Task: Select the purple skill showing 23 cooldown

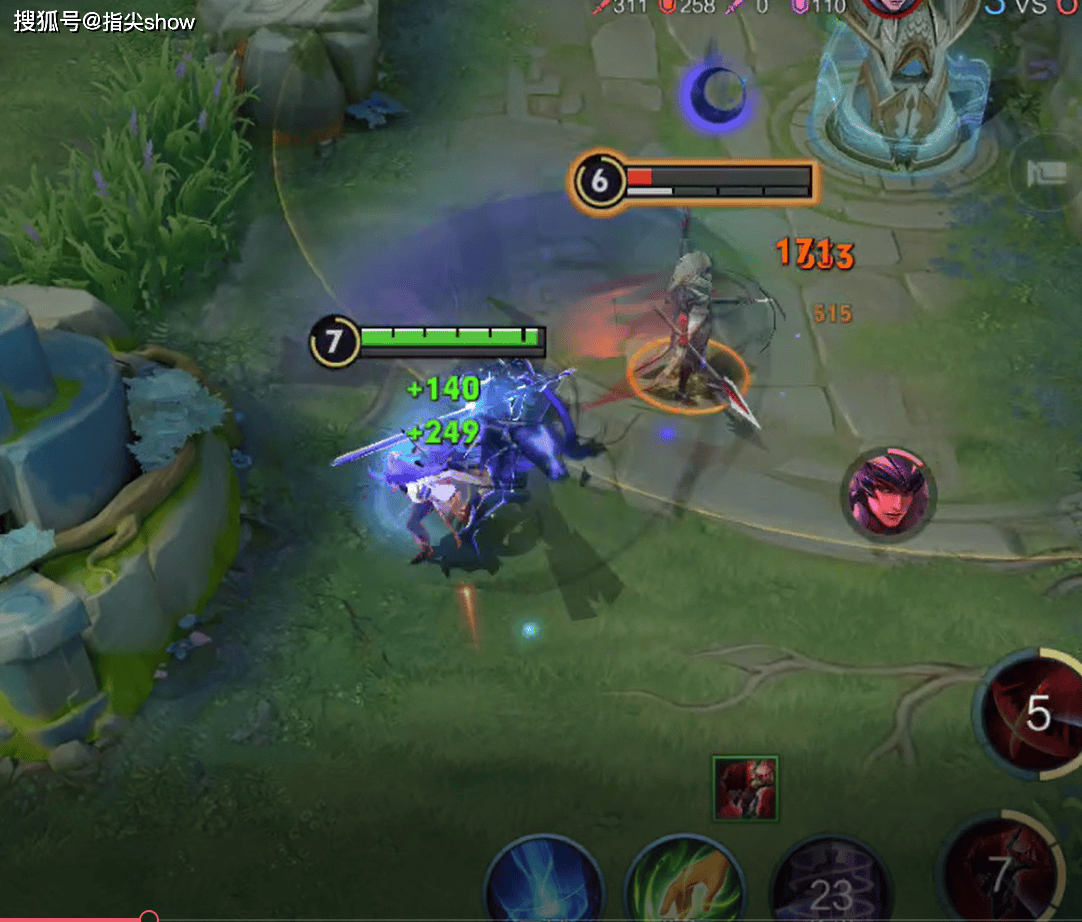Action: 830,885
